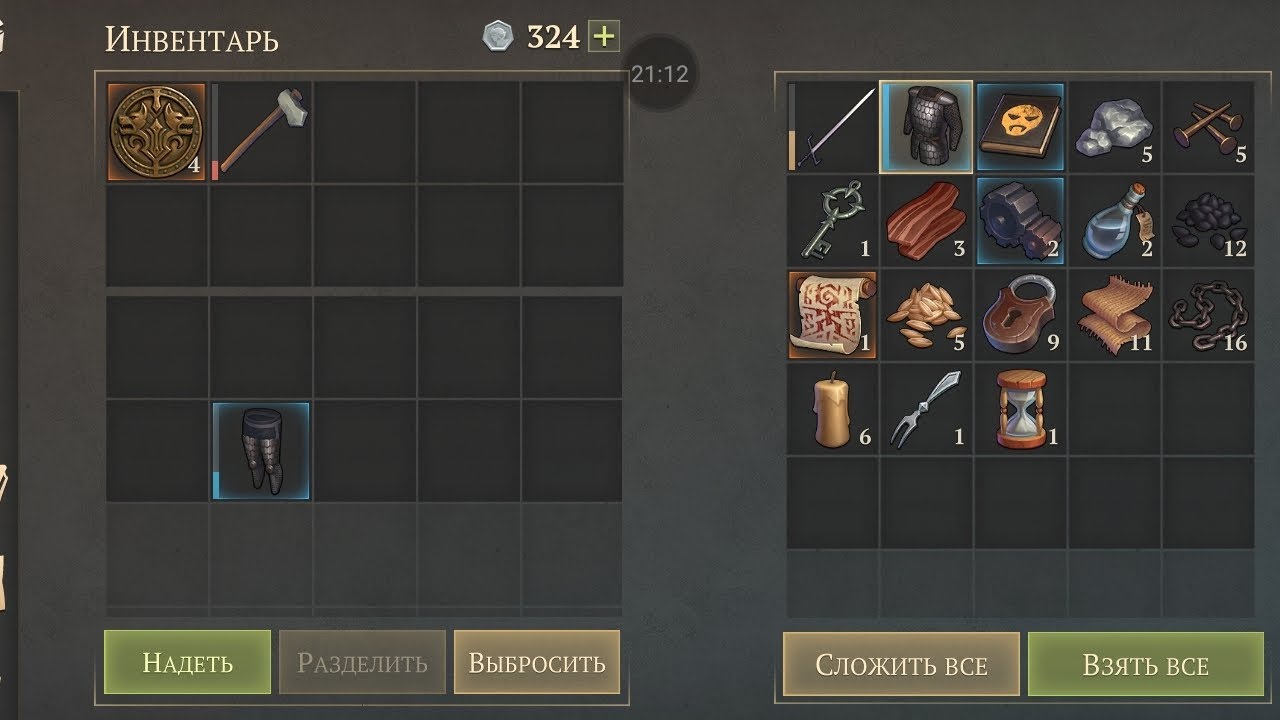The image size is (1280, 720).
Task: Choose the chainmail leggings slot
Action: (261, 451)
